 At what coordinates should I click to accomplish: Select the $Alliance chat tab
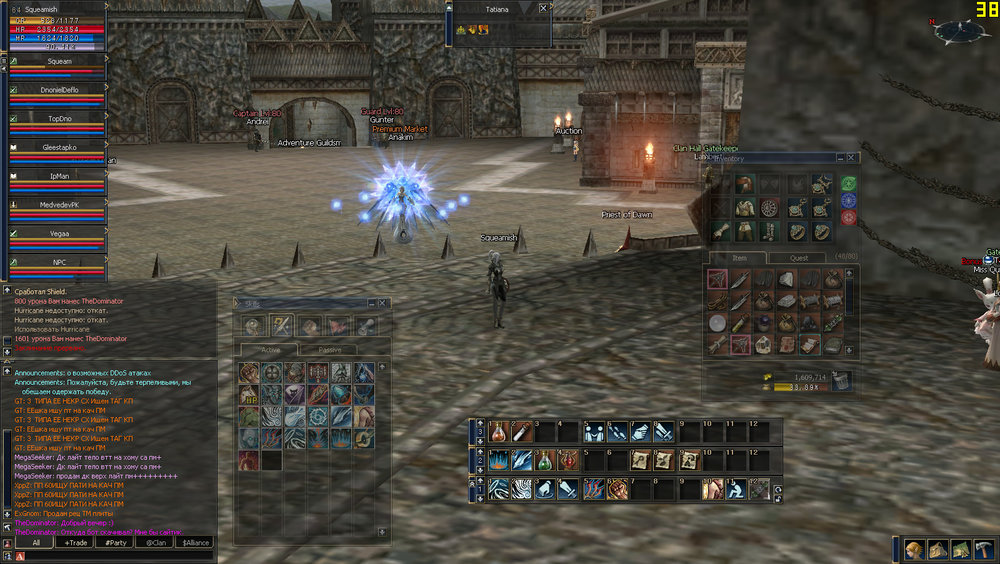pyautogui.click(x=195, y=543)
